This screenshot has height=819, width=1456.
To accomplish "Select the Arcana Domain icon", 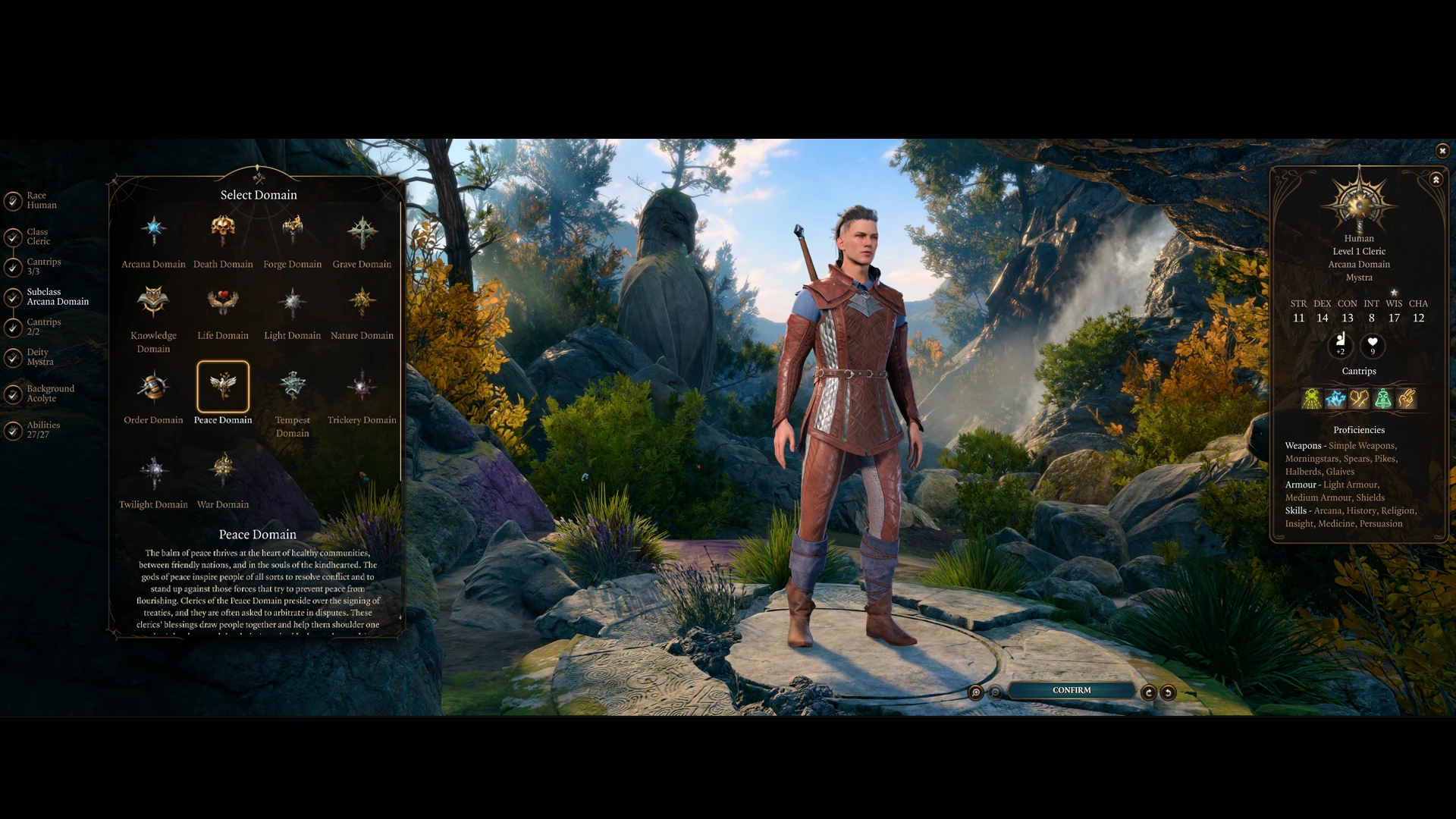I will tap(153, 230).
